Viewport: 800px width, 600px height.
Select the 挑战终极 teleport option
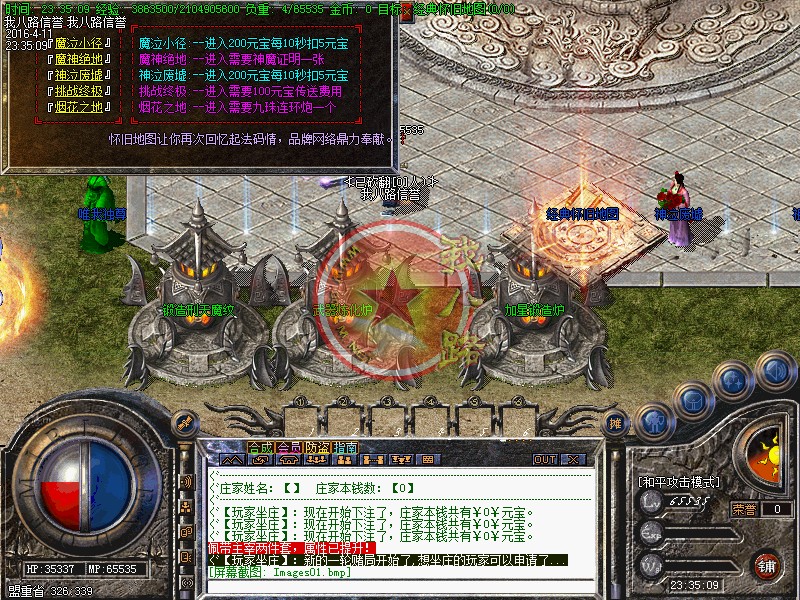(x=79, y=92)
